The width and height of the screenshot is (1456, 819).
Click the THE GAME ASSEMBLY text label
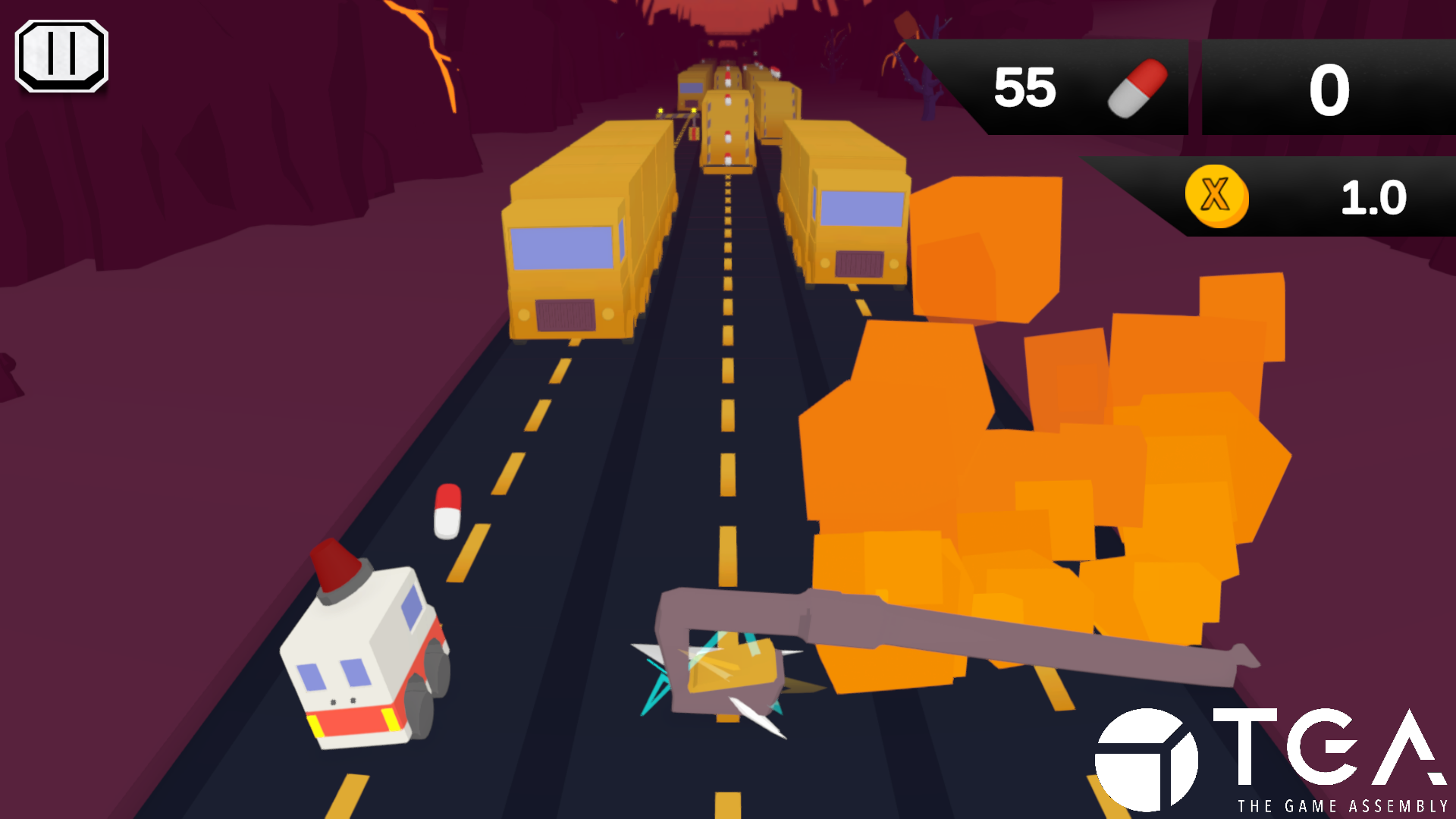coord(1342,805)
